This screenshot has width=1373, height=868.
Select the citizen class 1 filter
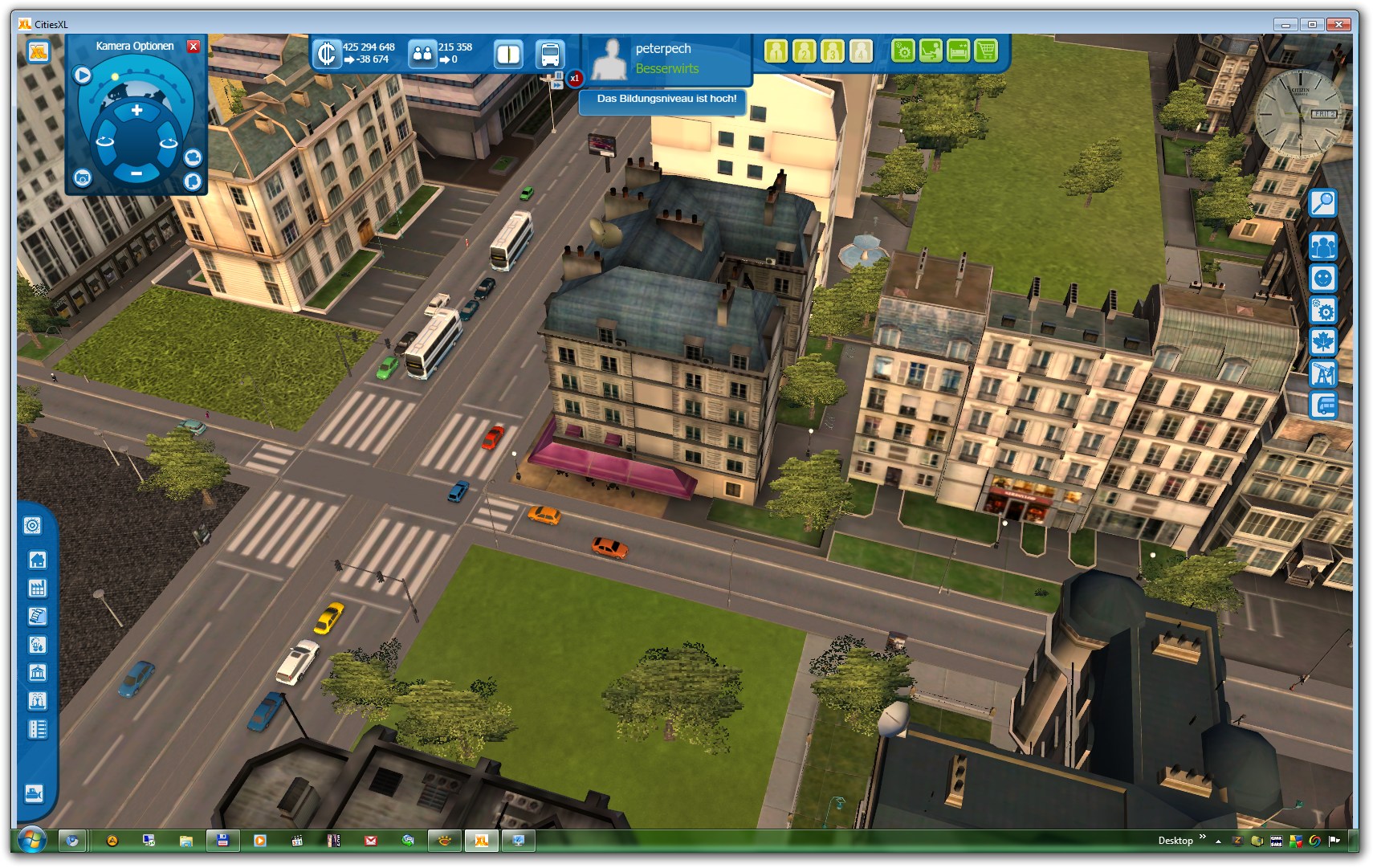coord(776,51)
